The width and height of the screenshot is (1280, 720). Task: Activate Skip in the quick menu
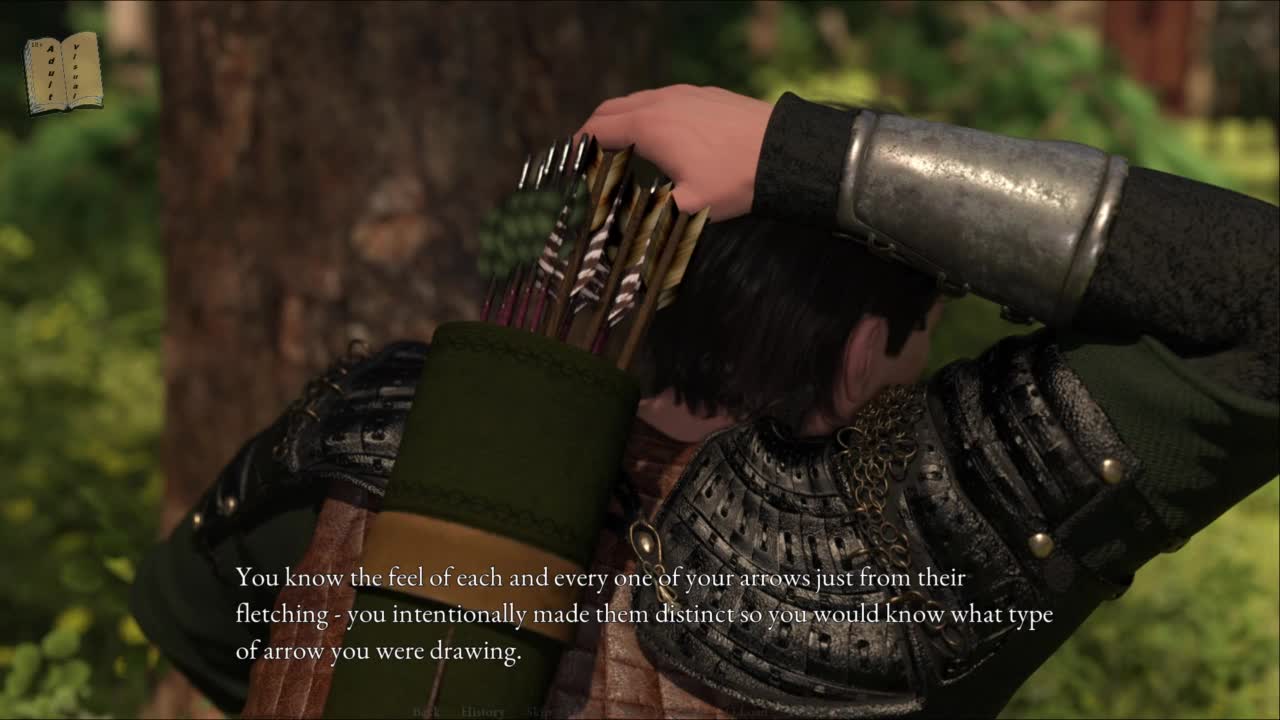point(540,711)
